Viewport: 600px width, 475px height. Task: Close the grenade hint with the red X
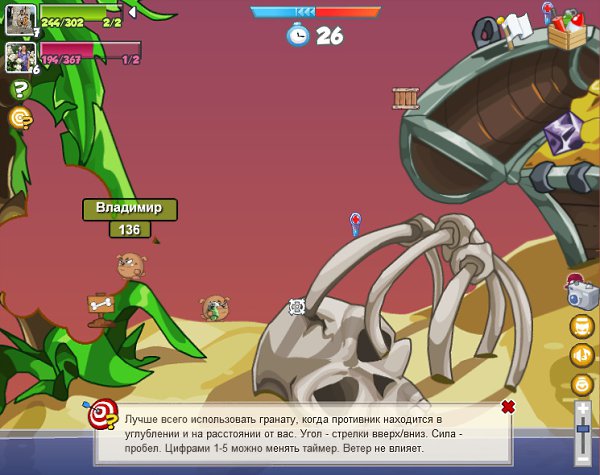pyautogui.click(x=508, y=406)
